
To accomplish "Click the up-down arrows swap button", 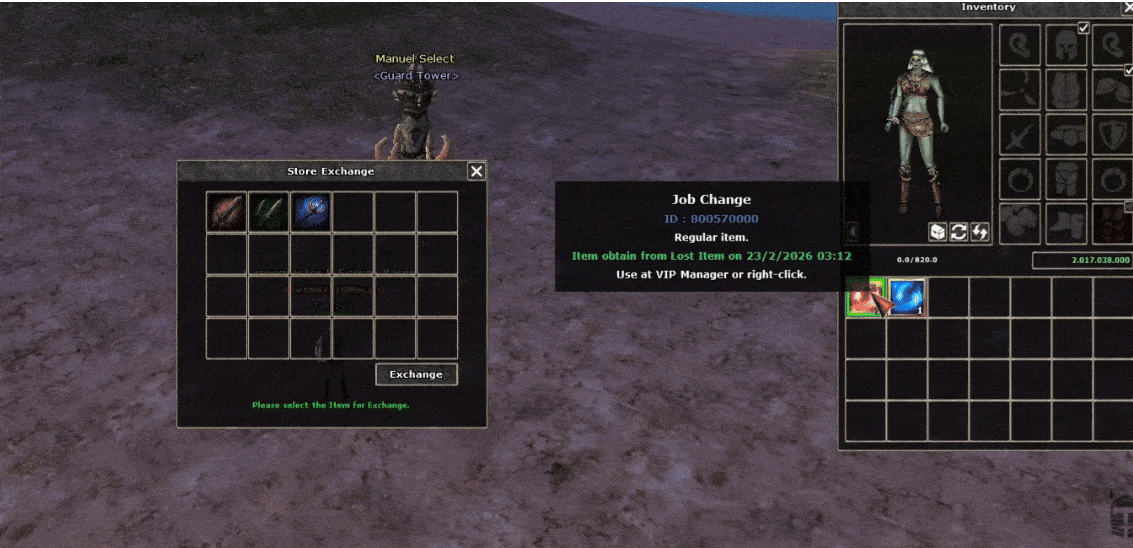I will point(980,232).
